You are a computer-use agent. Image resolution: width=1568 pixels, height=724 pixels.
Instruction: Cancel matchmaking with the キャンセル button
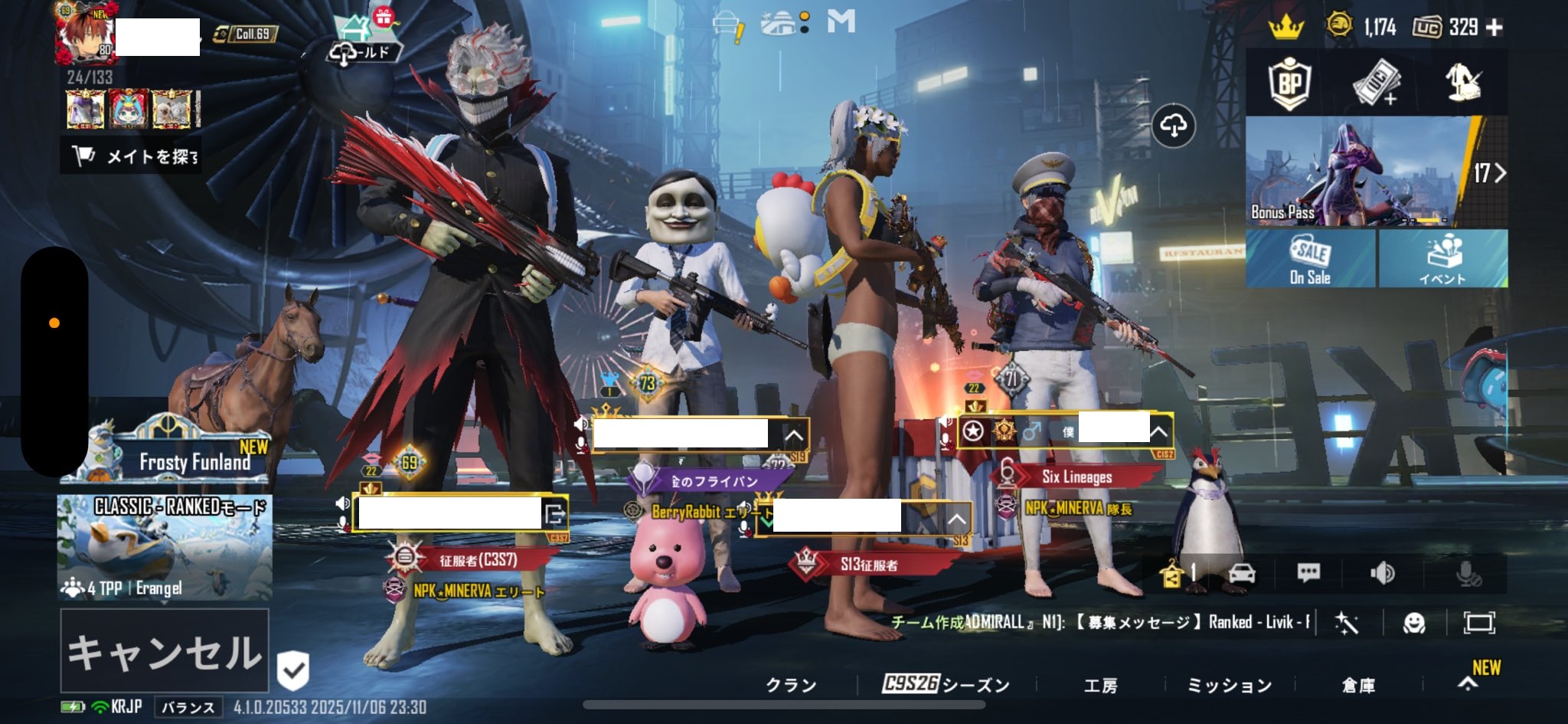click(x=165, y=651)
